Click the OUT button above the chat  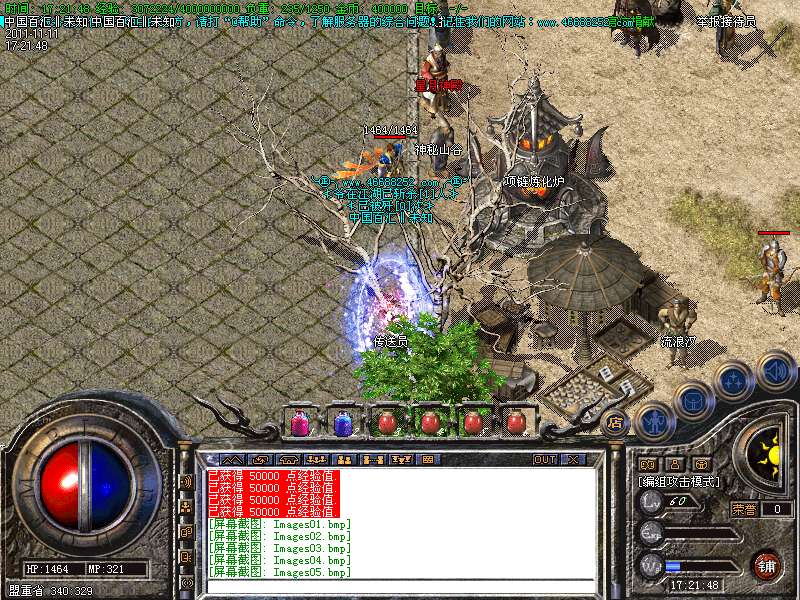(x=545, y=460)
